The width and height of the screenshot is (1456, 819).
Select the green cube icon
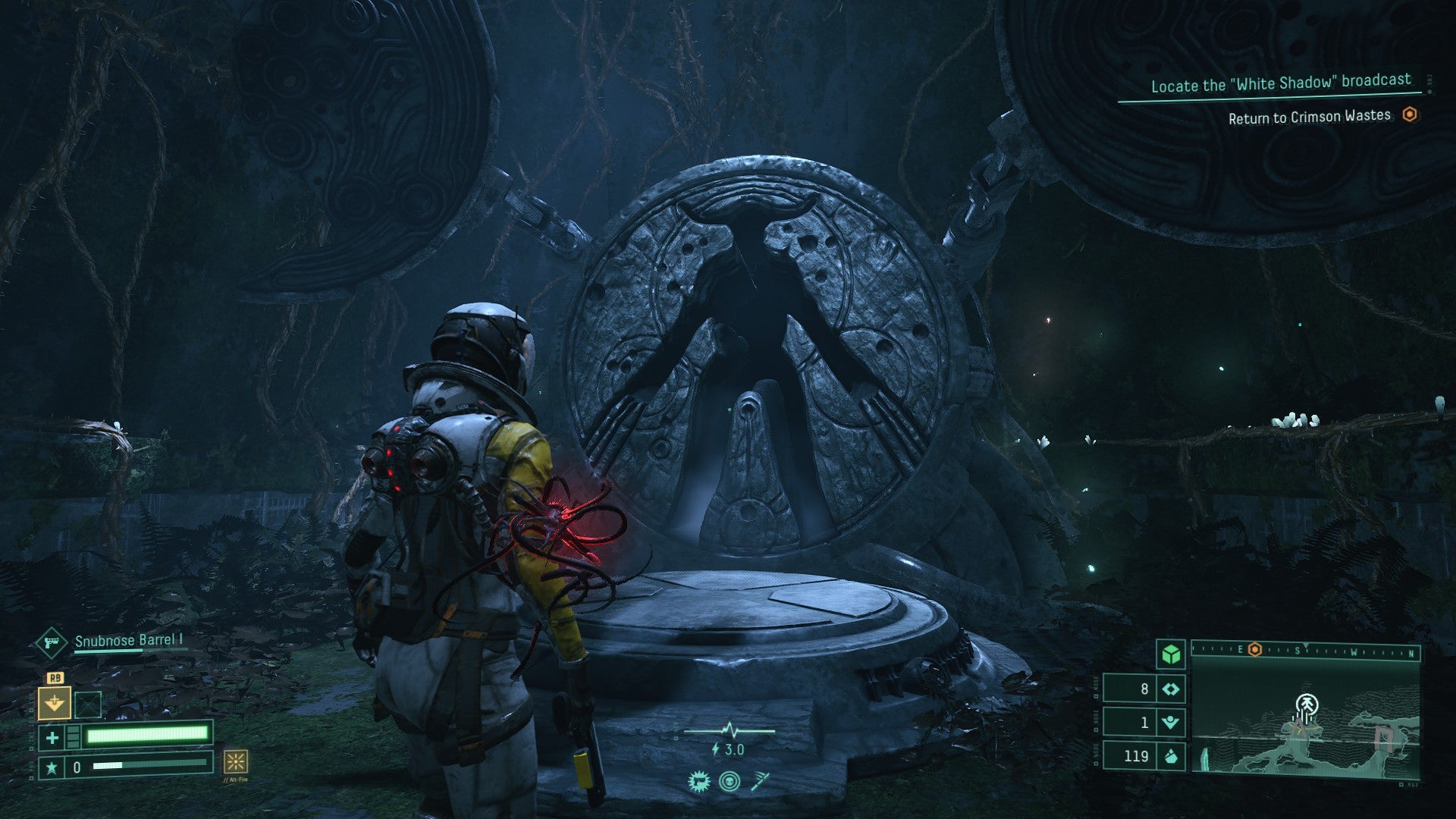[x=1172, y=653]
